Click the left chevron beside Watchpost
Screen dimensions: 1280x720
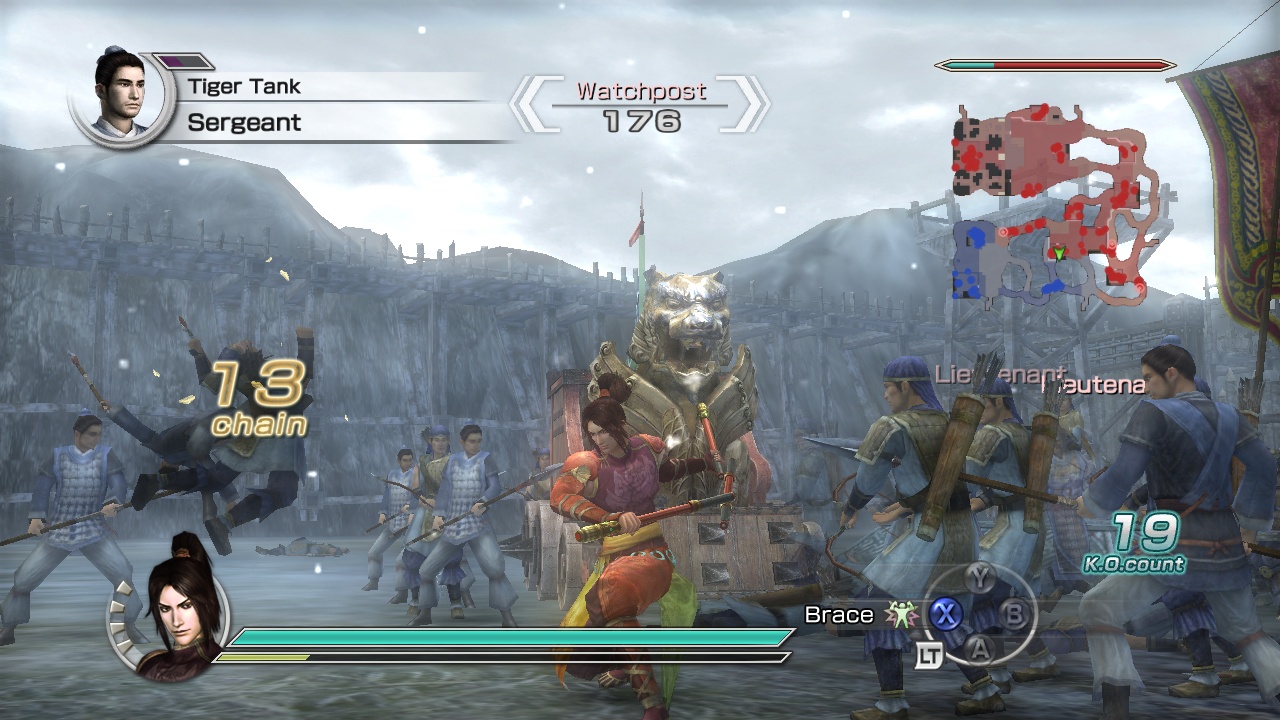point(531,103)
